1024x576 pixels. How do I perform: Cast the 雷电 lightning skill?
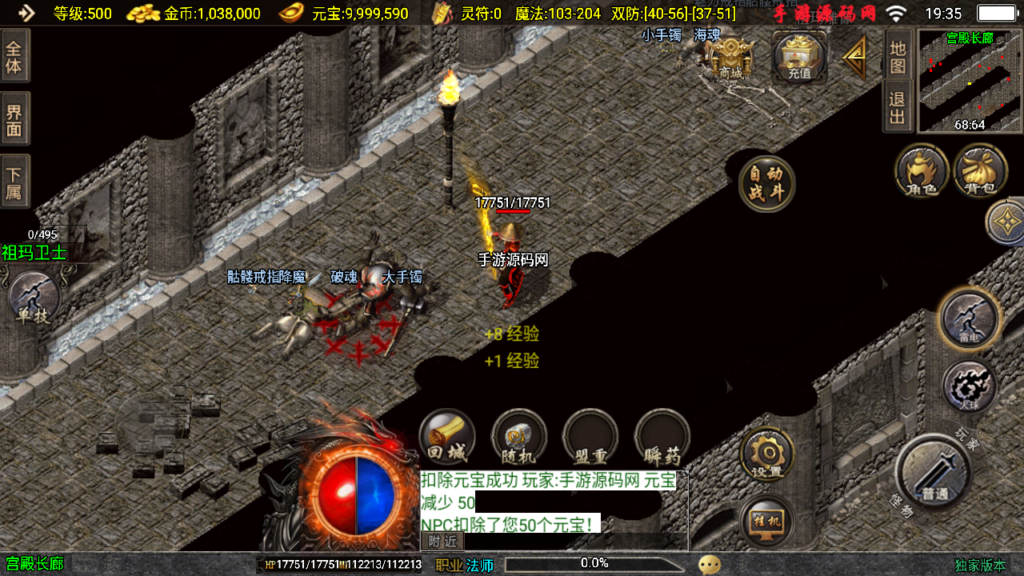[967, 318]
